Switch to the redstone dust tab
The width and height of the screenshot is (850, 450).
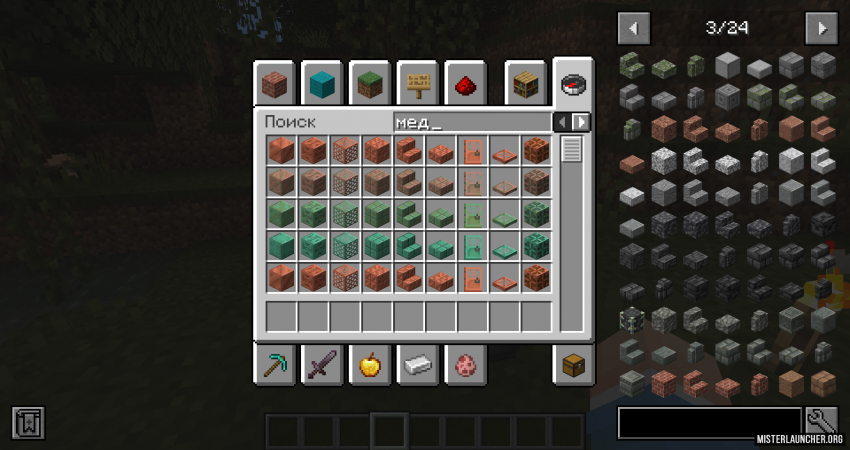(465, 84)
